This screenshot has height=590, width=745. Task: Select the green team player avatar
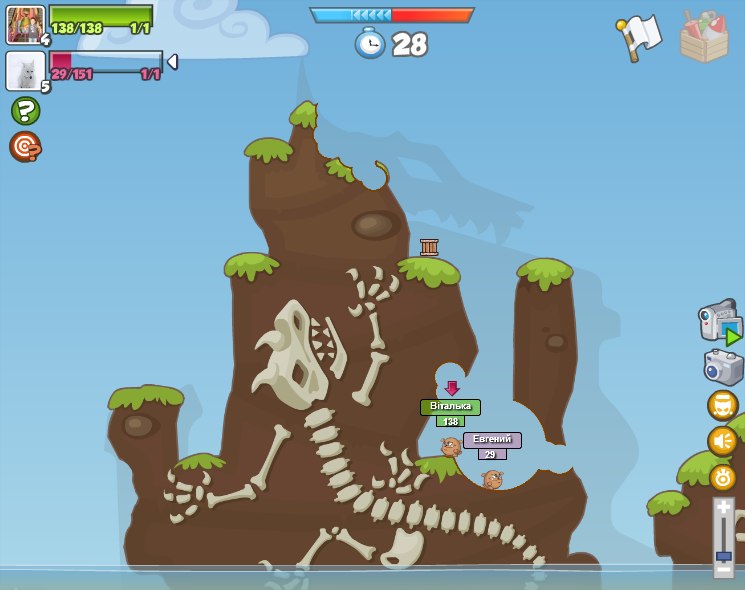click(25, 24)
